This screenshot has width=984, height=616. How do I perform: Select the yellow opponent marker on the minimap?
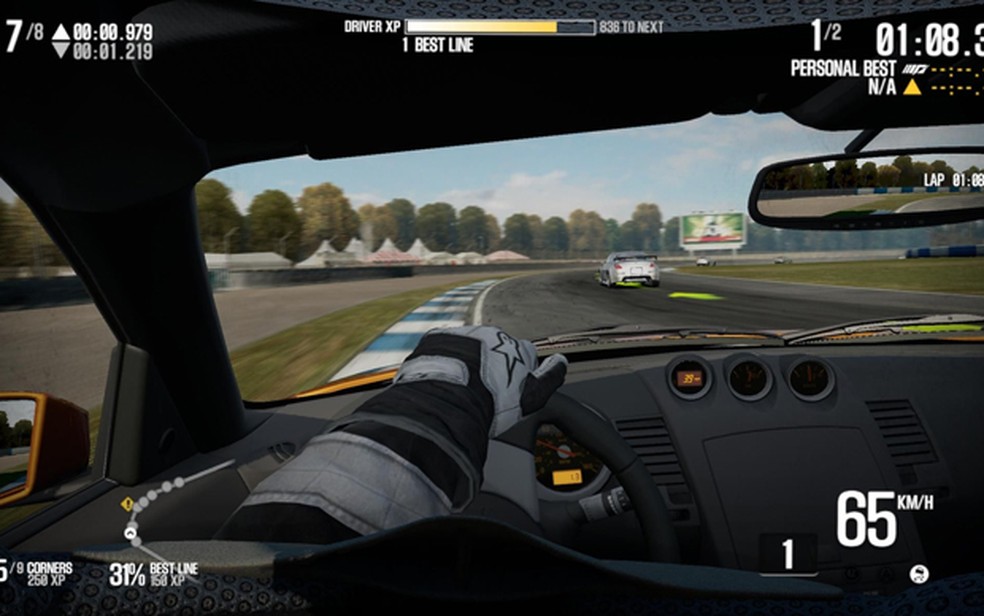tap(127, 505)
